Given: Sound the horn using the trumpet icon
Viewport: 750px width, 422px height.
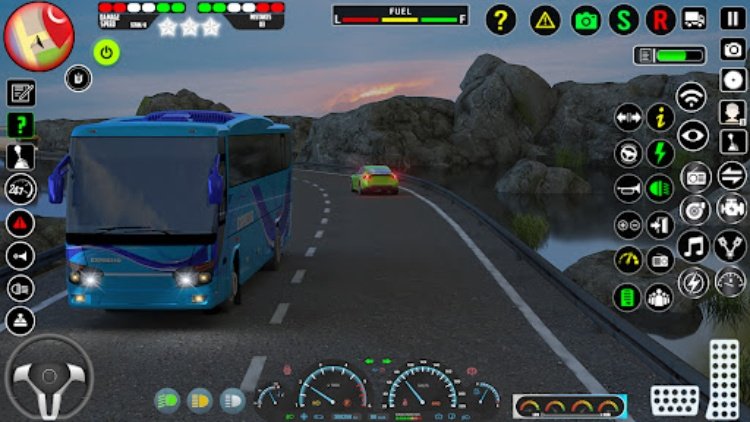Looking at the screenshot, I should coord(628,188).
